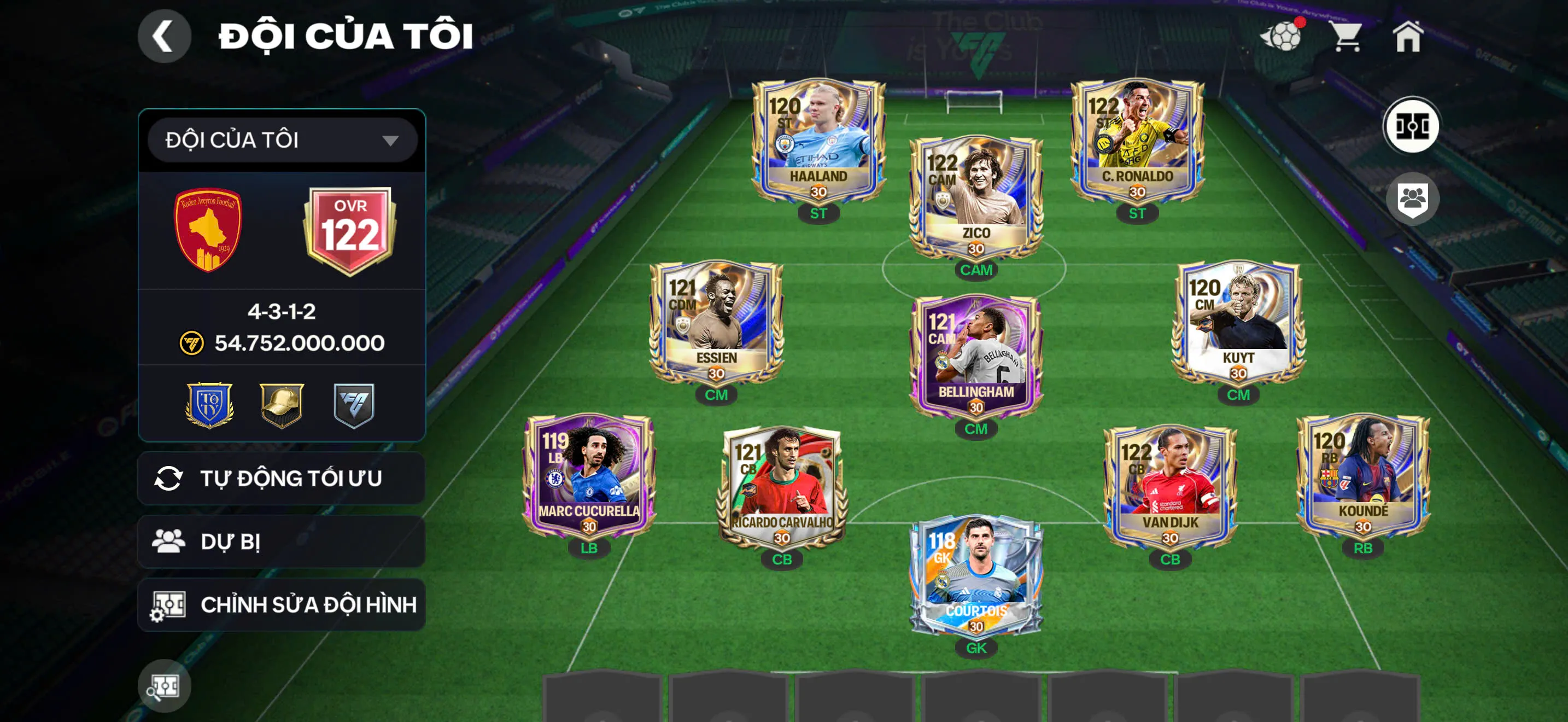Screen dimensions: 1568x722
Task: Toggle the pitch formation view icon
Action: [x=1411, y=126]
